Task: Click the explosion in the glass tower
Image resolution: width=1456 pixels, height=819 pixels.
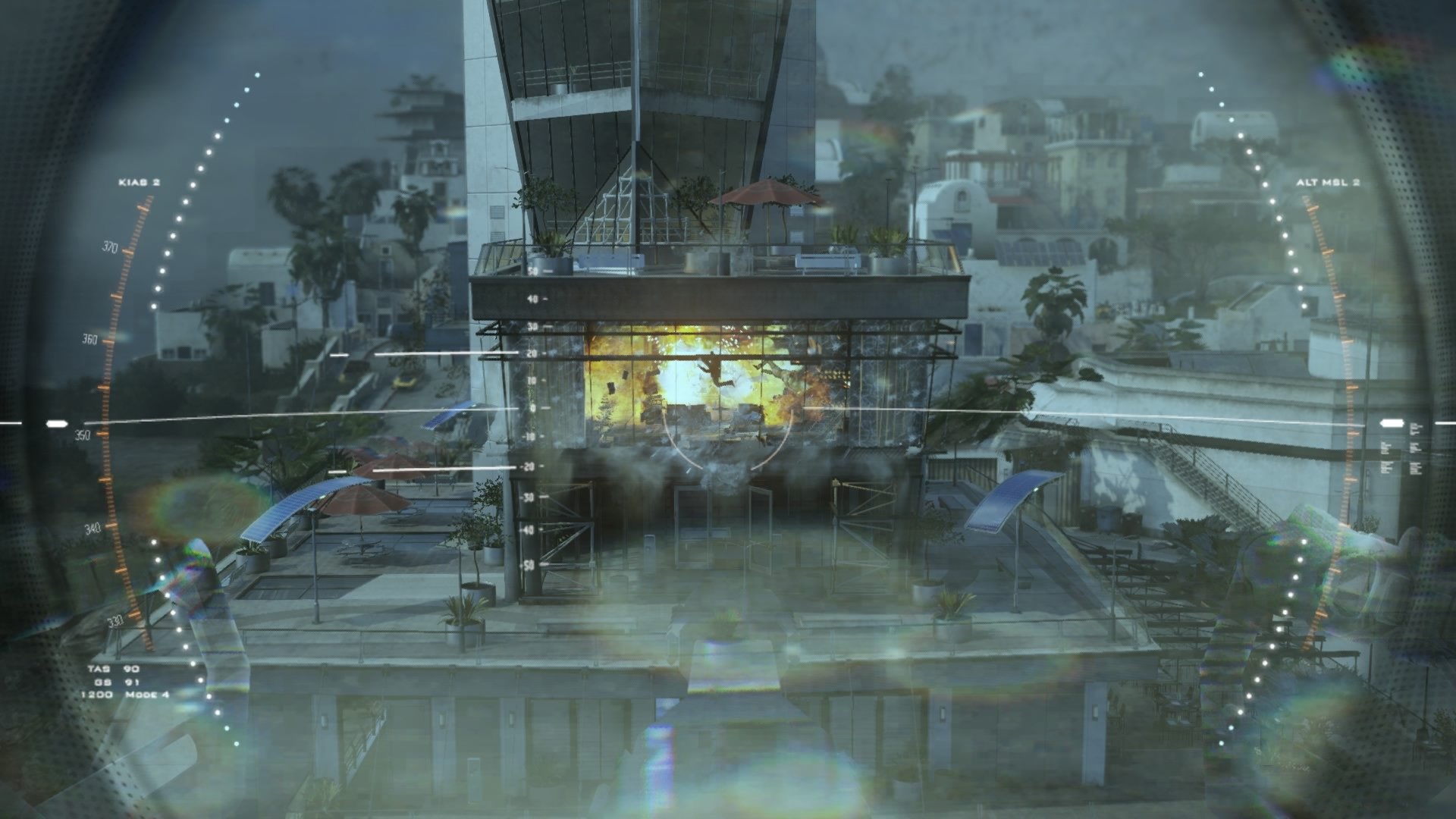Action: pos(705,379)
